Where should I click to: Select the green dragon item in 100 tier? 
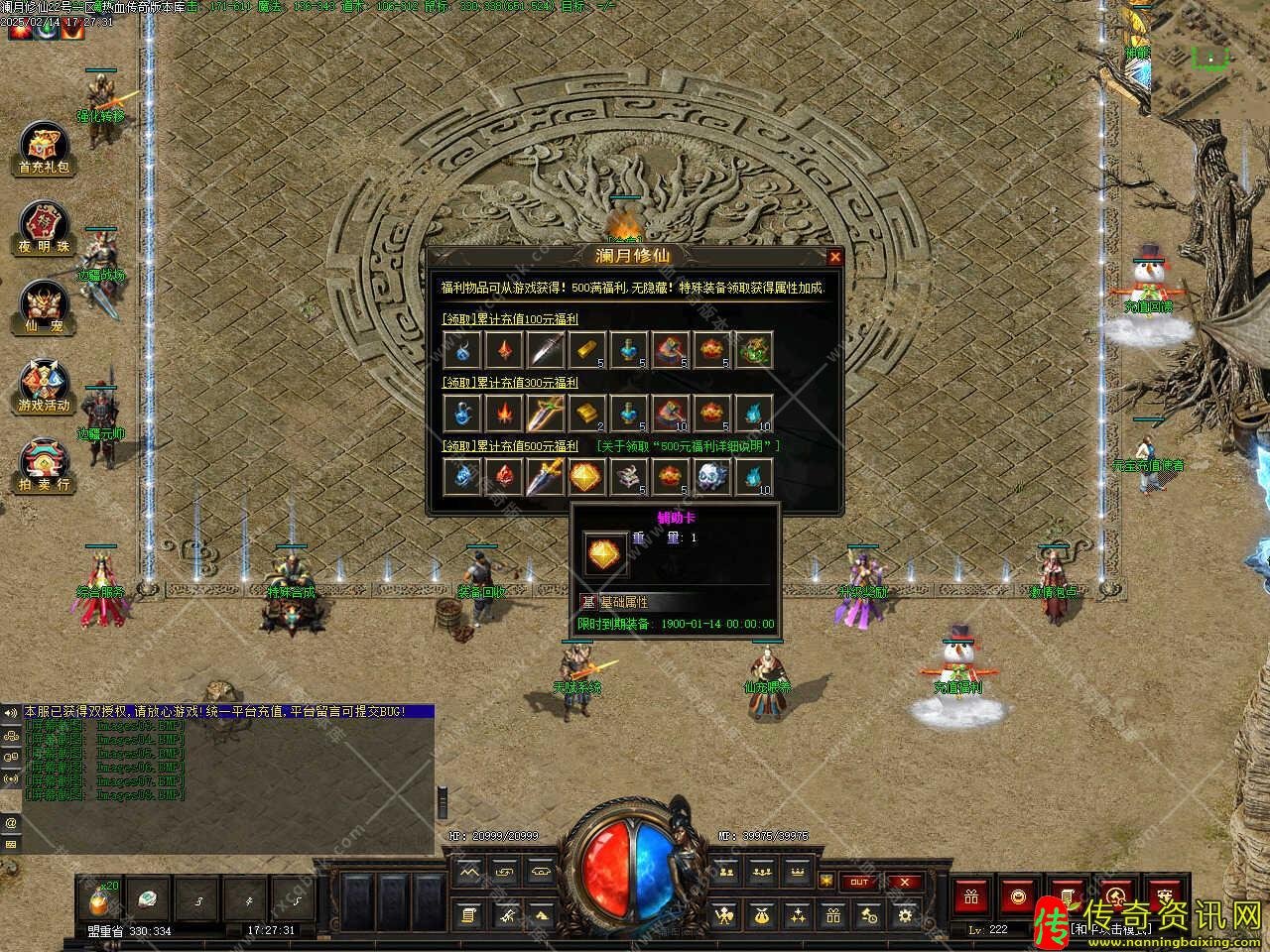[753, 350]
